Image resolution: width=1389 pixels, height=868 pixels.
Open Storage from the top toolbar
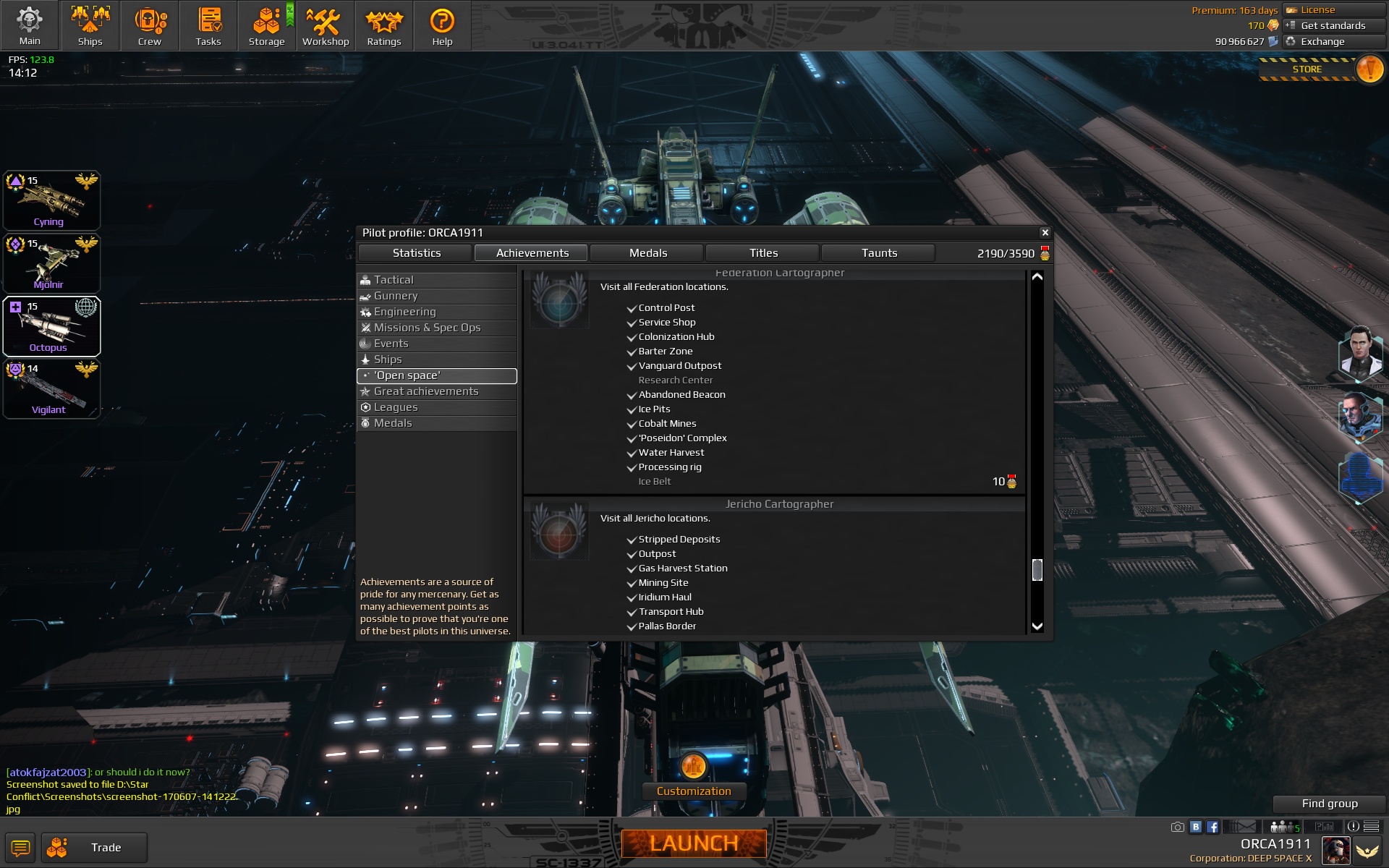coord(266,20)
